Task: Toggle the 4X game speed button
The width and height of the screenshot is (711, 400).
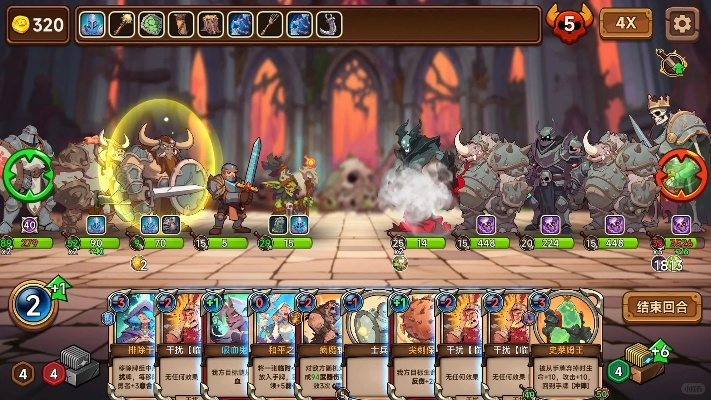Action: pos(626,23)
